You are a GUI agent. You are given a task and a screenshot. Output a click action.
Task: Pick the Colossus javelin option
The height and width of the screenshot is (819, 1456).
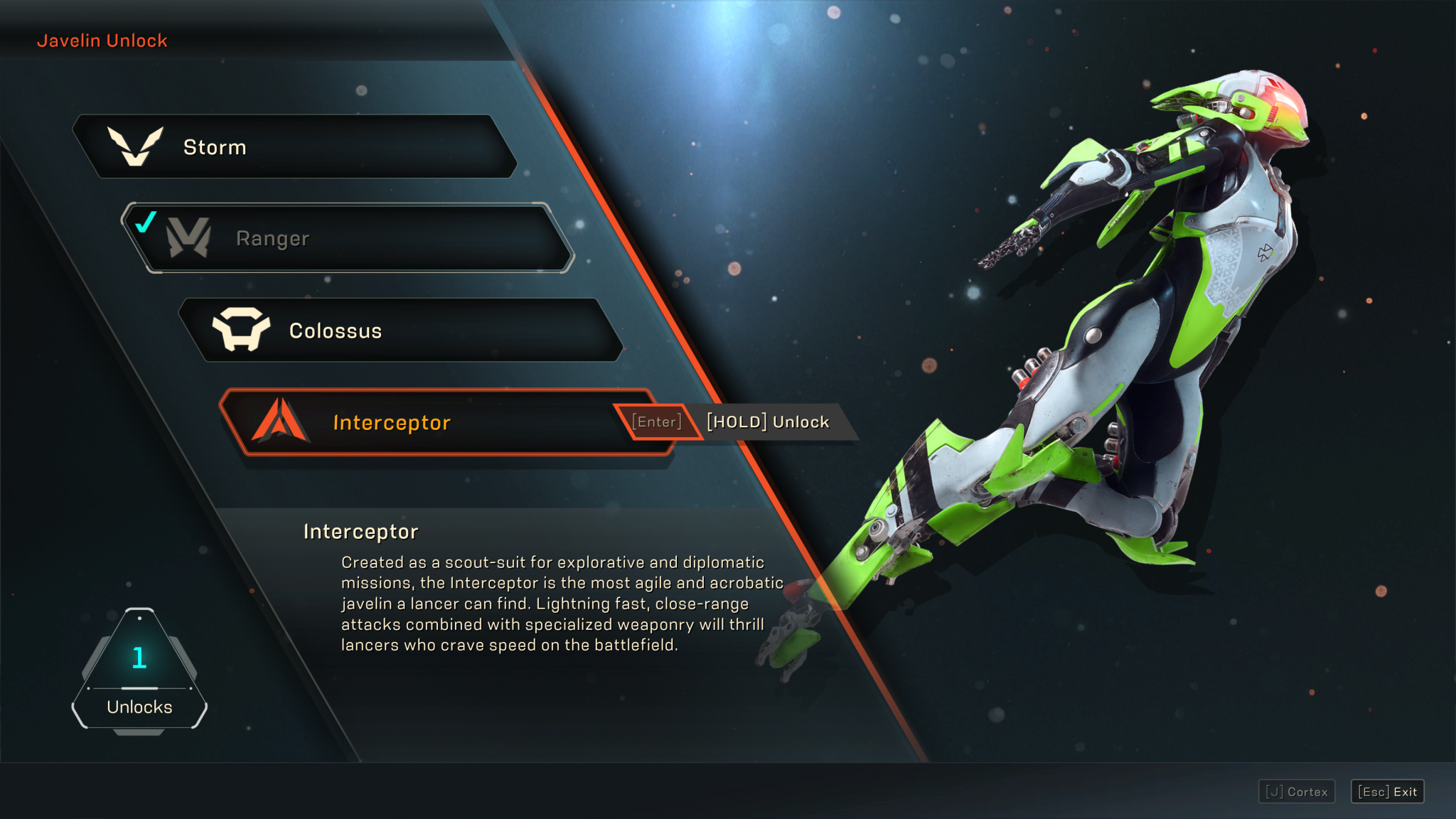pyautogui.click(x=402, y=331)
